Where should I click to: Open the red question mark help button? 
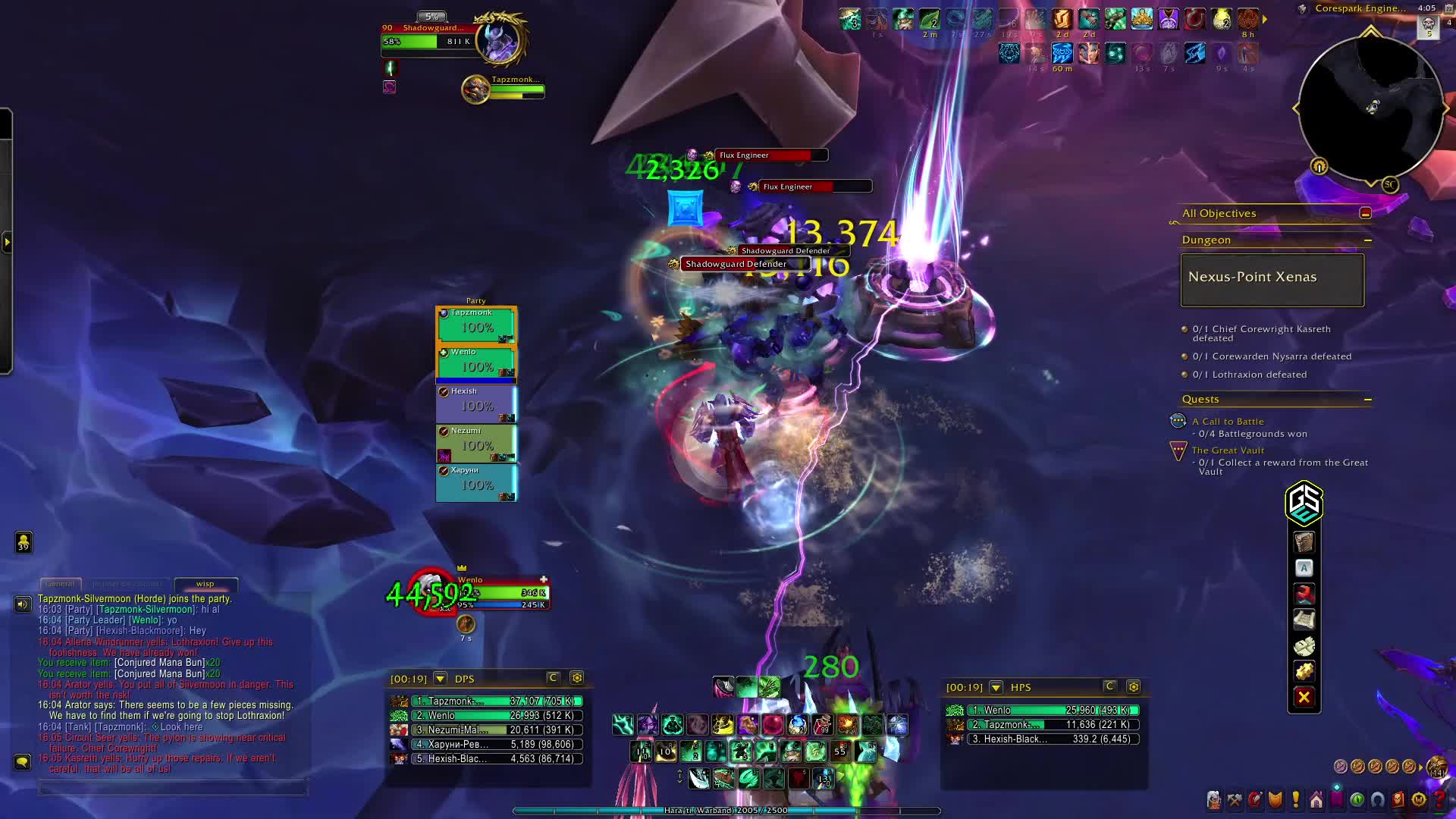pyautogui.click(x=1439, y=799)
